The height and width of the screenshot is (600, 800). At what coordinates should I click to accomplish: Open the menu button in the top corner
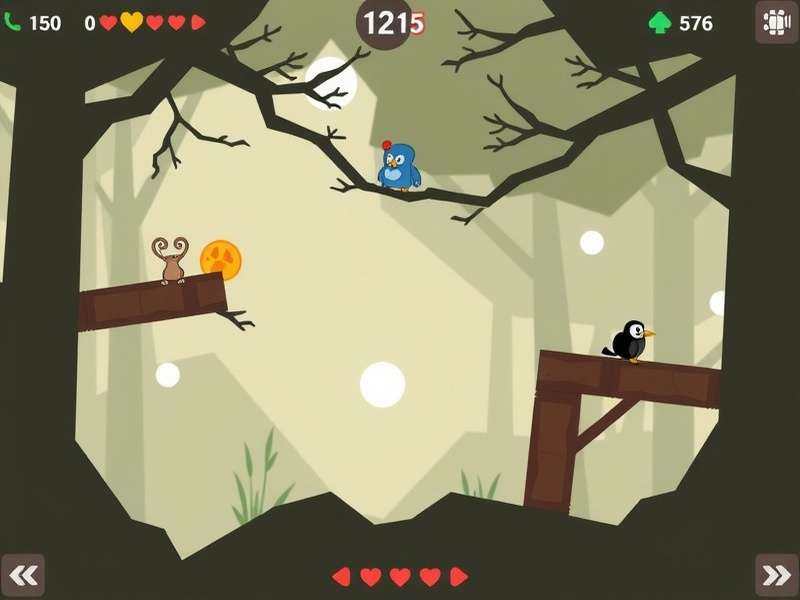click(776, 22)
